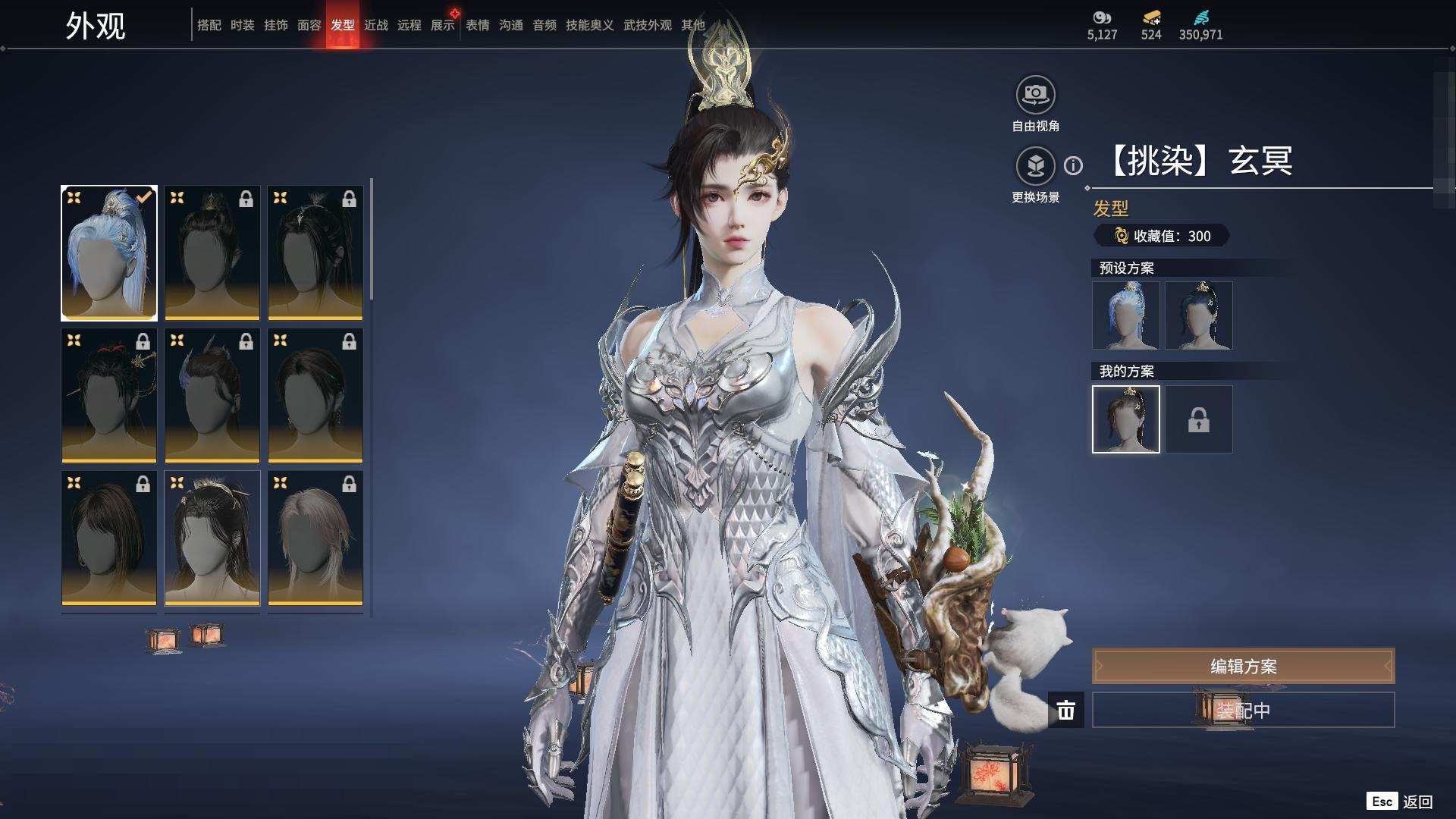Switch to the 时装 tab
Screen dimensions: 1456x819
click(x=243, y=25)
